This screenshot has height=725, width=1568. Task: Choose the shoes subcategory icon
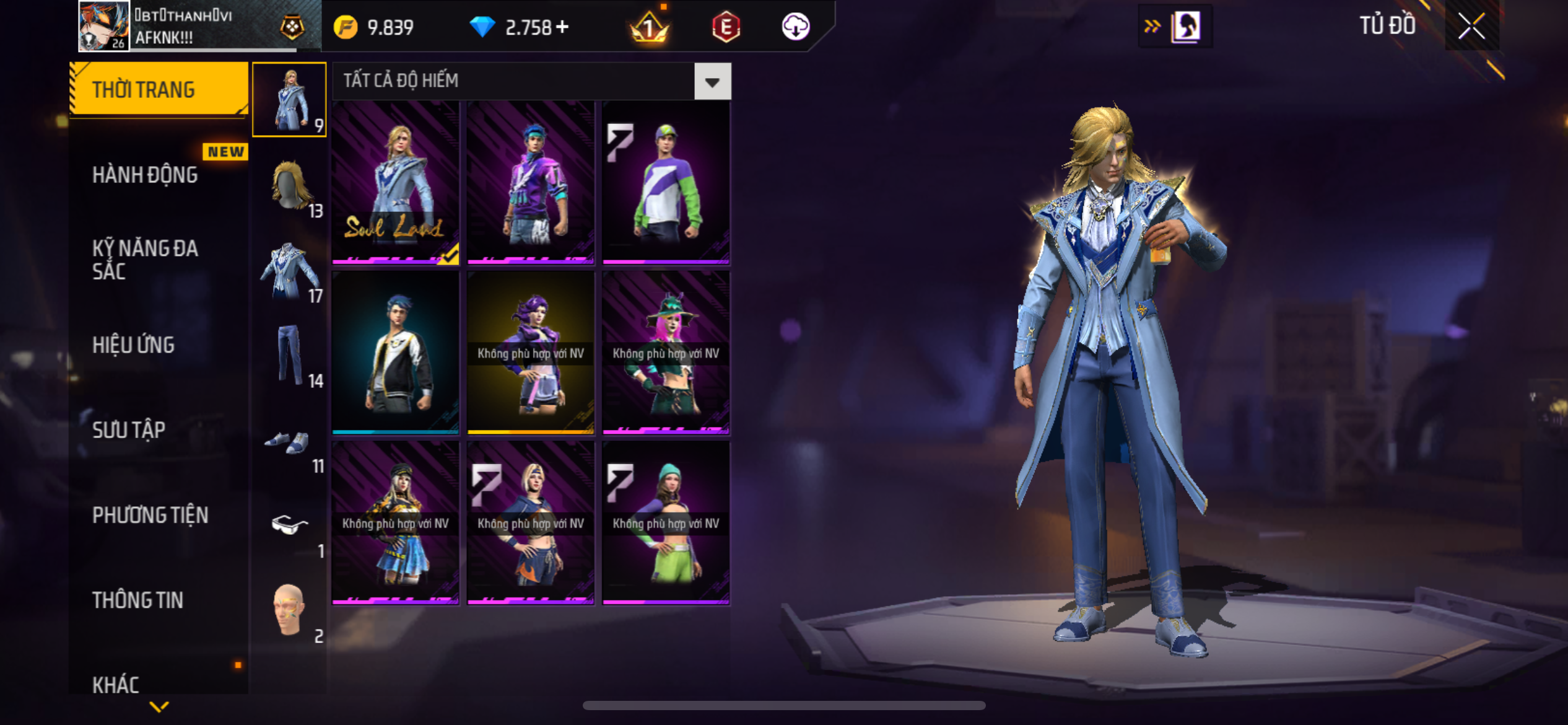click(289, 442)
